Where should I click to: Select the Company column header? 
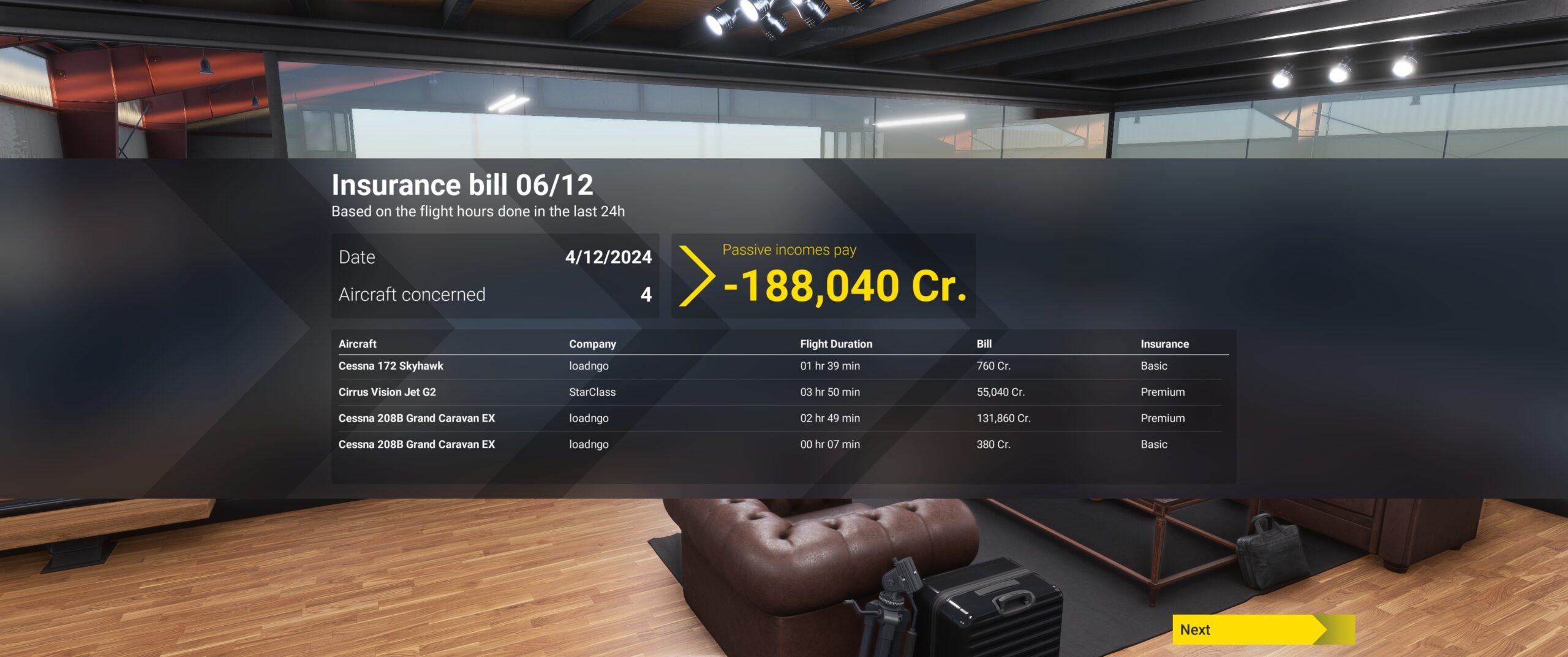pos(592,344)
